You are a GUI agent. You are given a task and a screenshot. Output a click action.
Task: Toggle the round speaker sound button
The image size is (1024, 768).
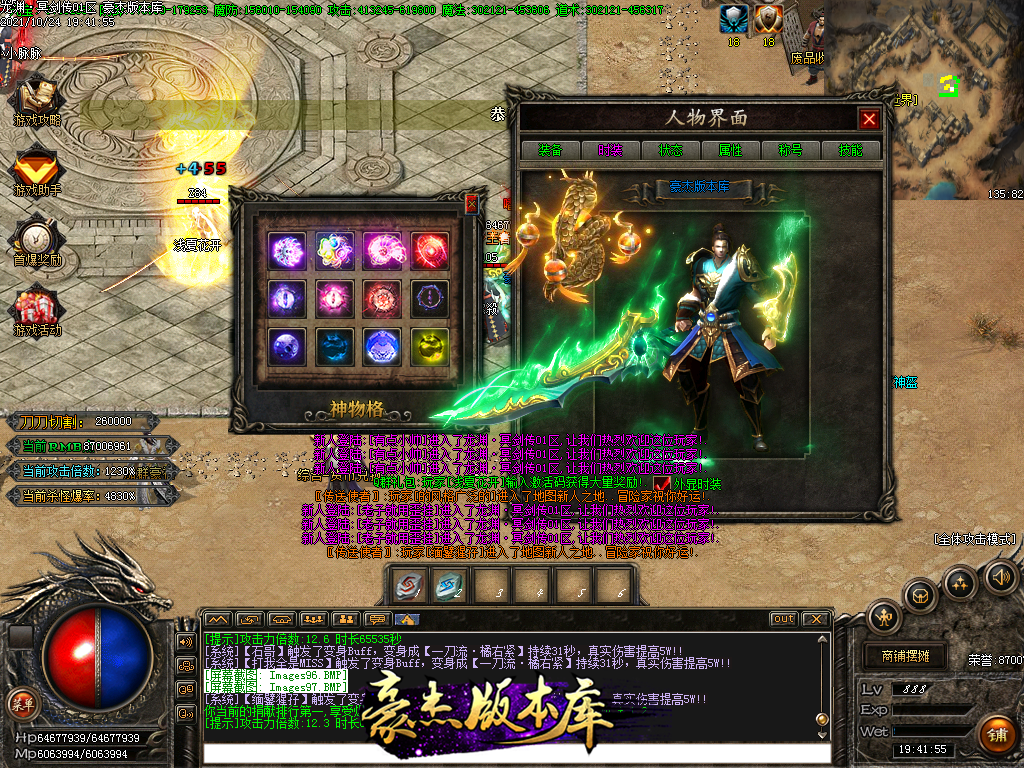(1000, 575)
